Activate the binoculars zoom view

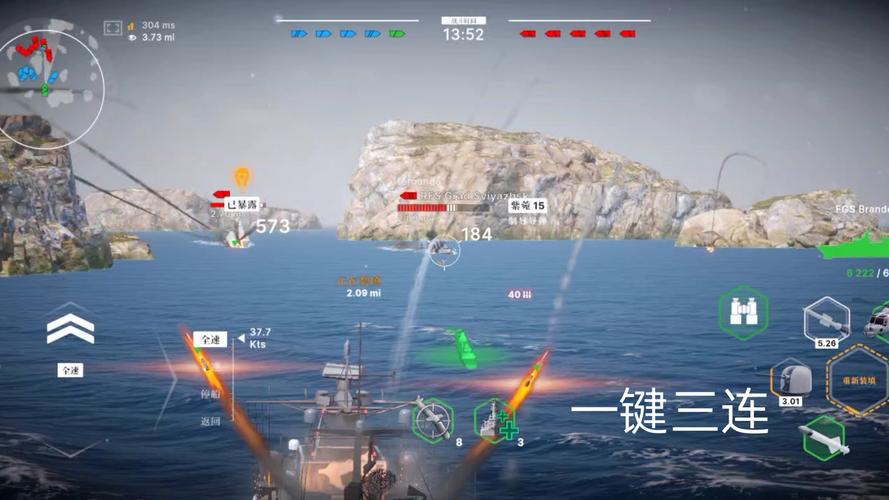pyautogui.click(x=743, y=312)
